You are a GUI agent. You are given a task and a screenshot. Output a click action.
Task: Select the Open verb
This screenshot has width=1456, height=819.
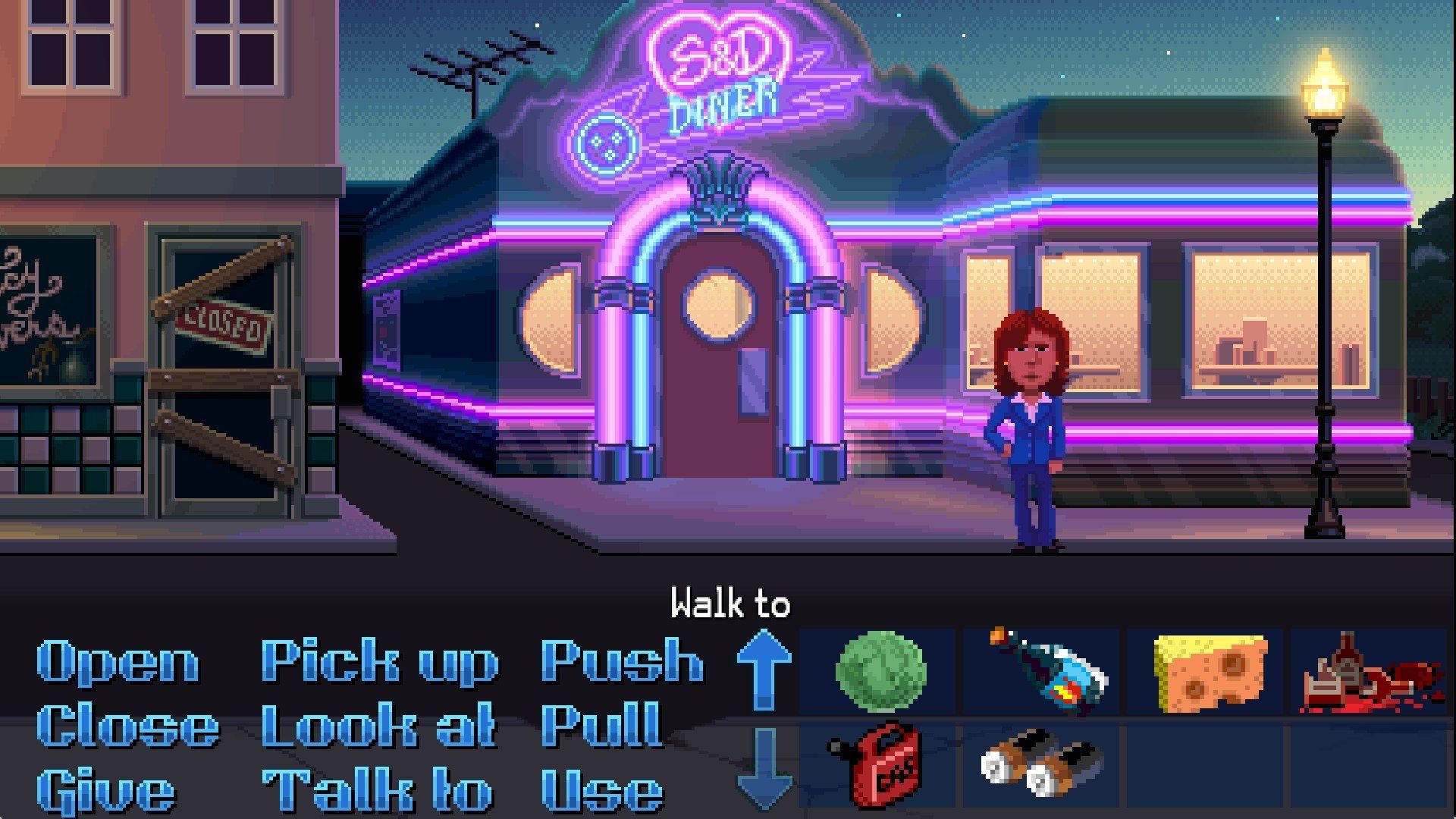(118, 661)
